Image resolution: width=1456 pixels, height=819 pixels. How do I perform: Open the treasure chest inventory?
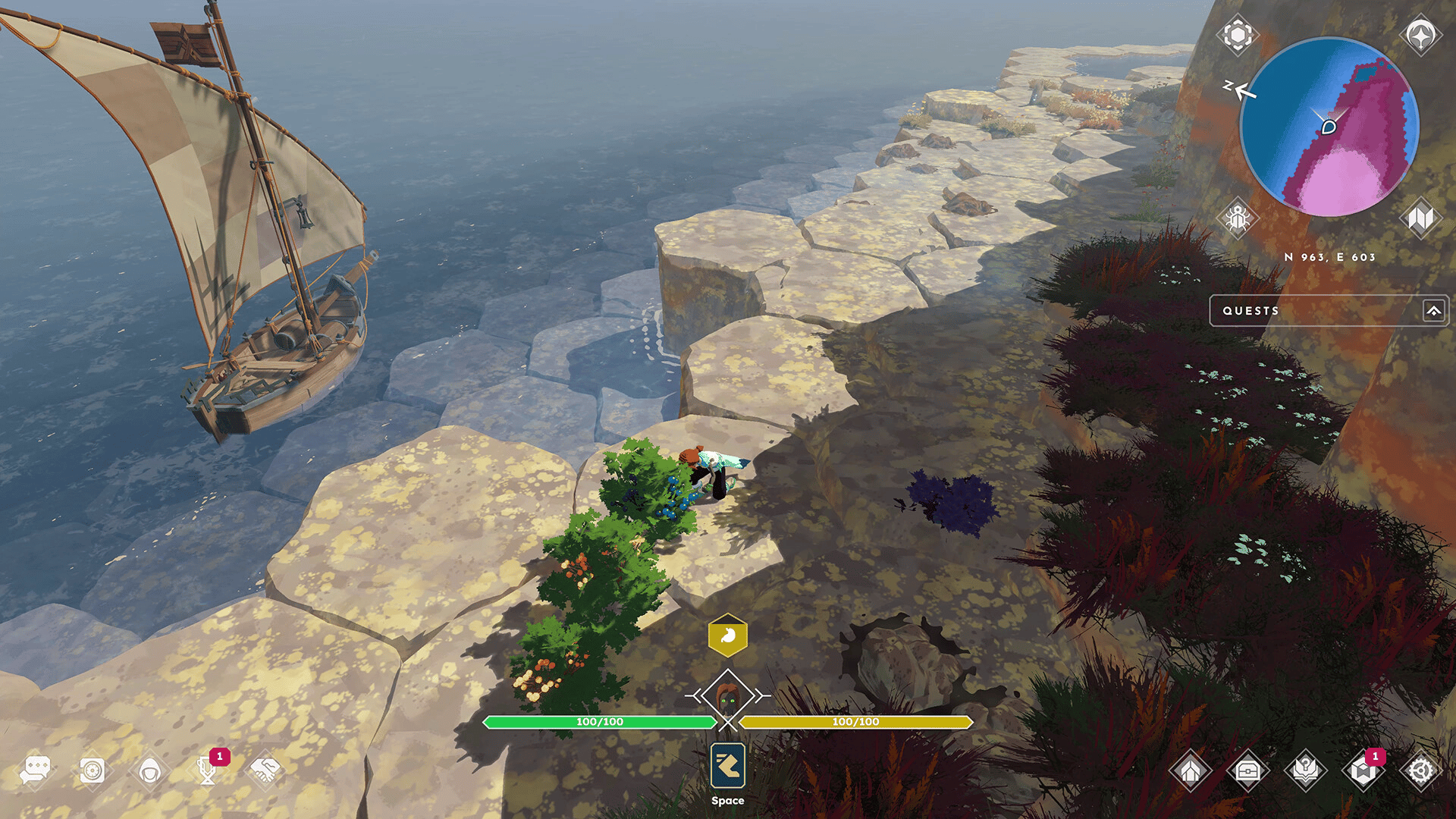[1248, 771]
